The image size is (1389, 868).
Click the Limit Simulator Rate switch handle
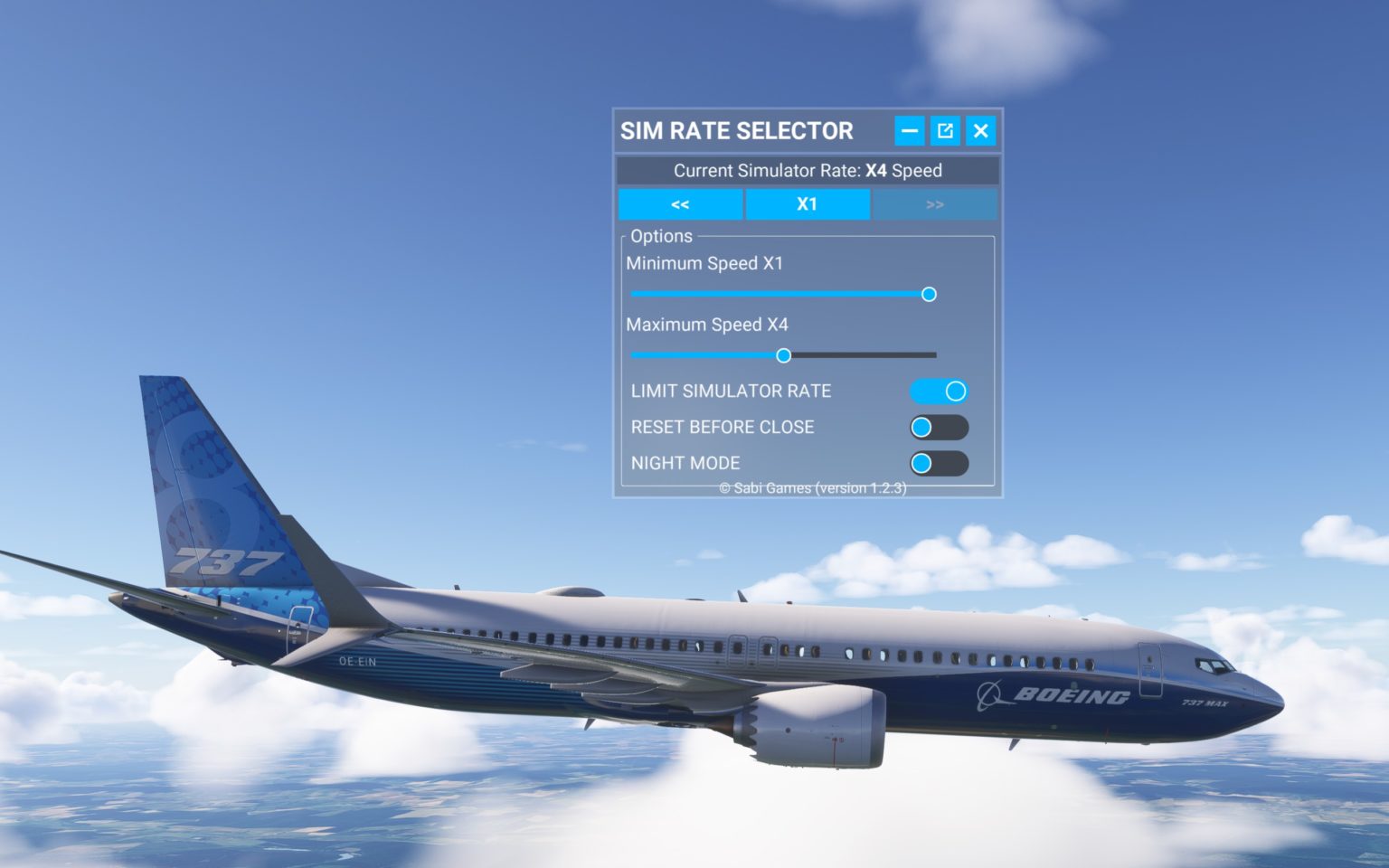click(x=955, y=391)
